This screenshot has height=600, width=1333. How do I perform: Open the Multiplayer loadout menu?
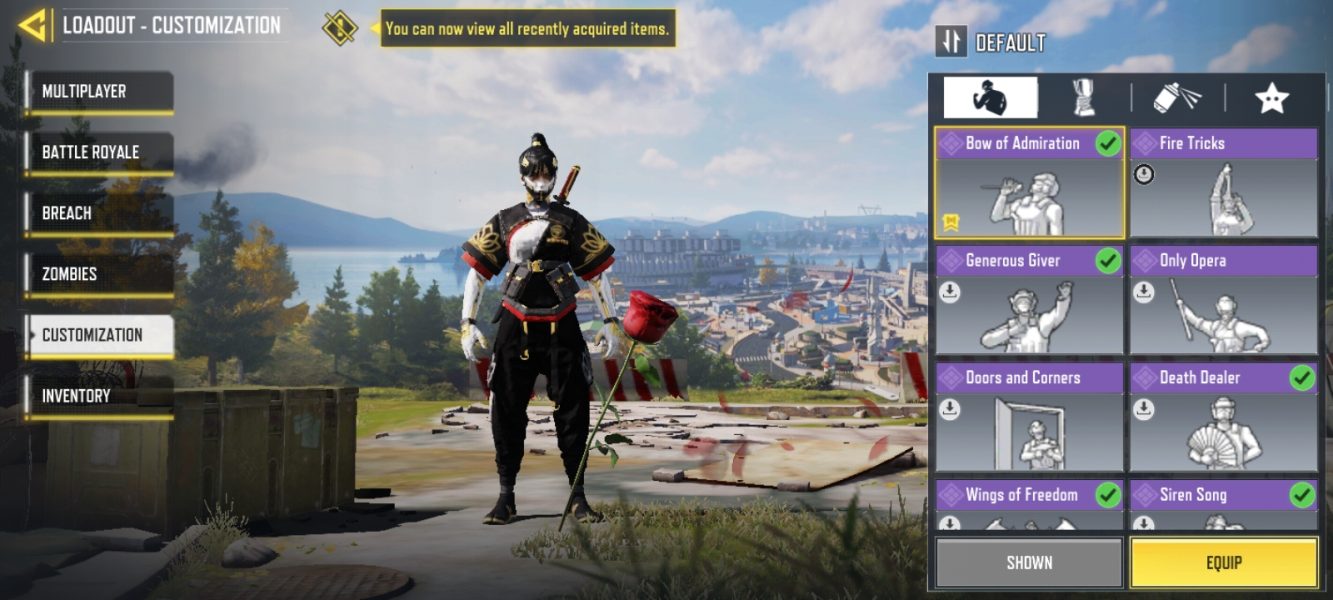point(99,92)
